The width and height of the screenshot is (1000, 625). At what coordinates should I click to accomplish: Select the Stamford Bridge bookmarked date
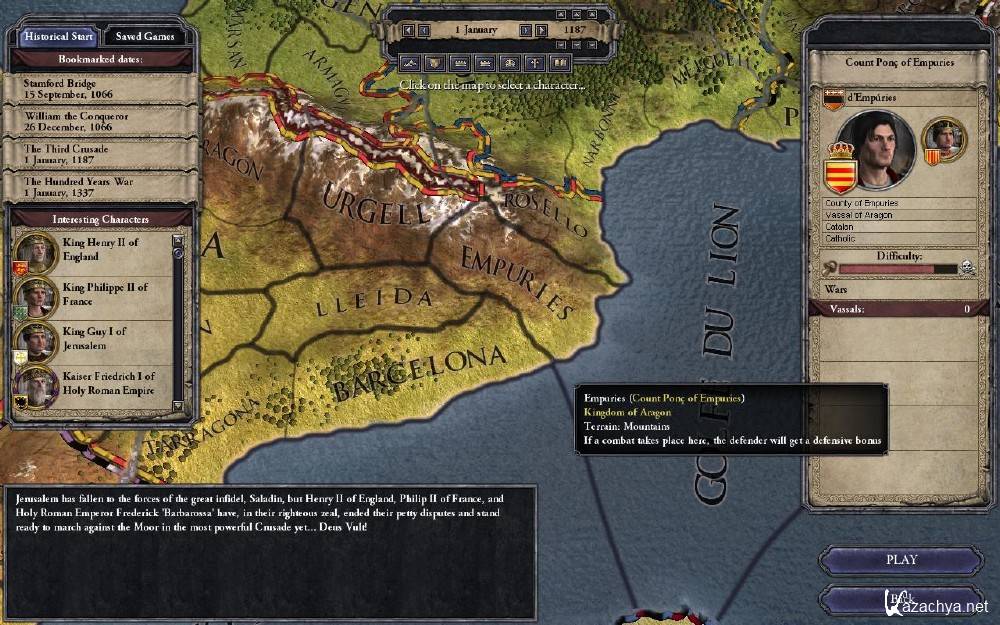coord(99,89)
